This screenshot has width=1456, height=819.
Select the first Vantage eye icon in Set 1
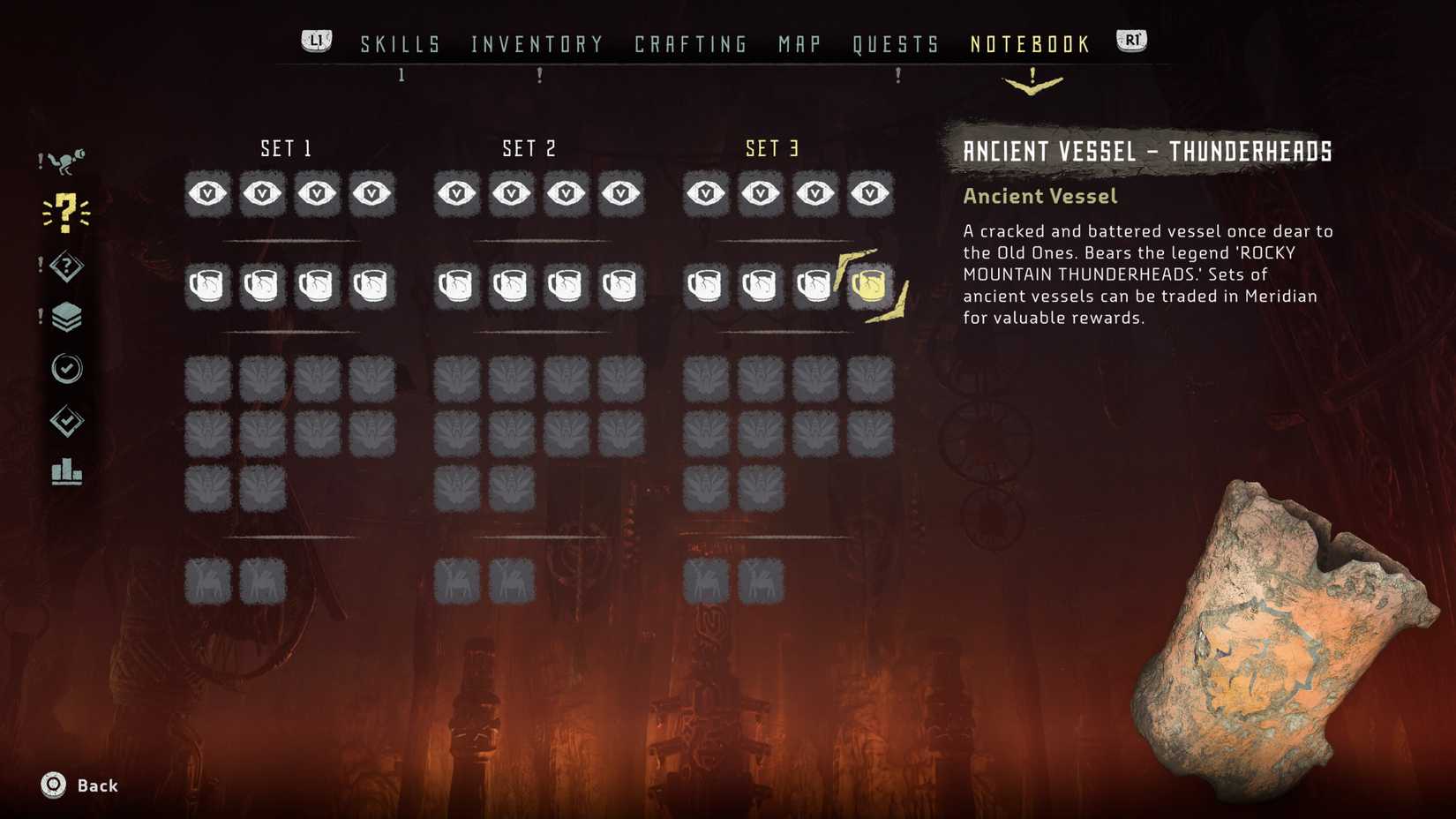point(206,193)
